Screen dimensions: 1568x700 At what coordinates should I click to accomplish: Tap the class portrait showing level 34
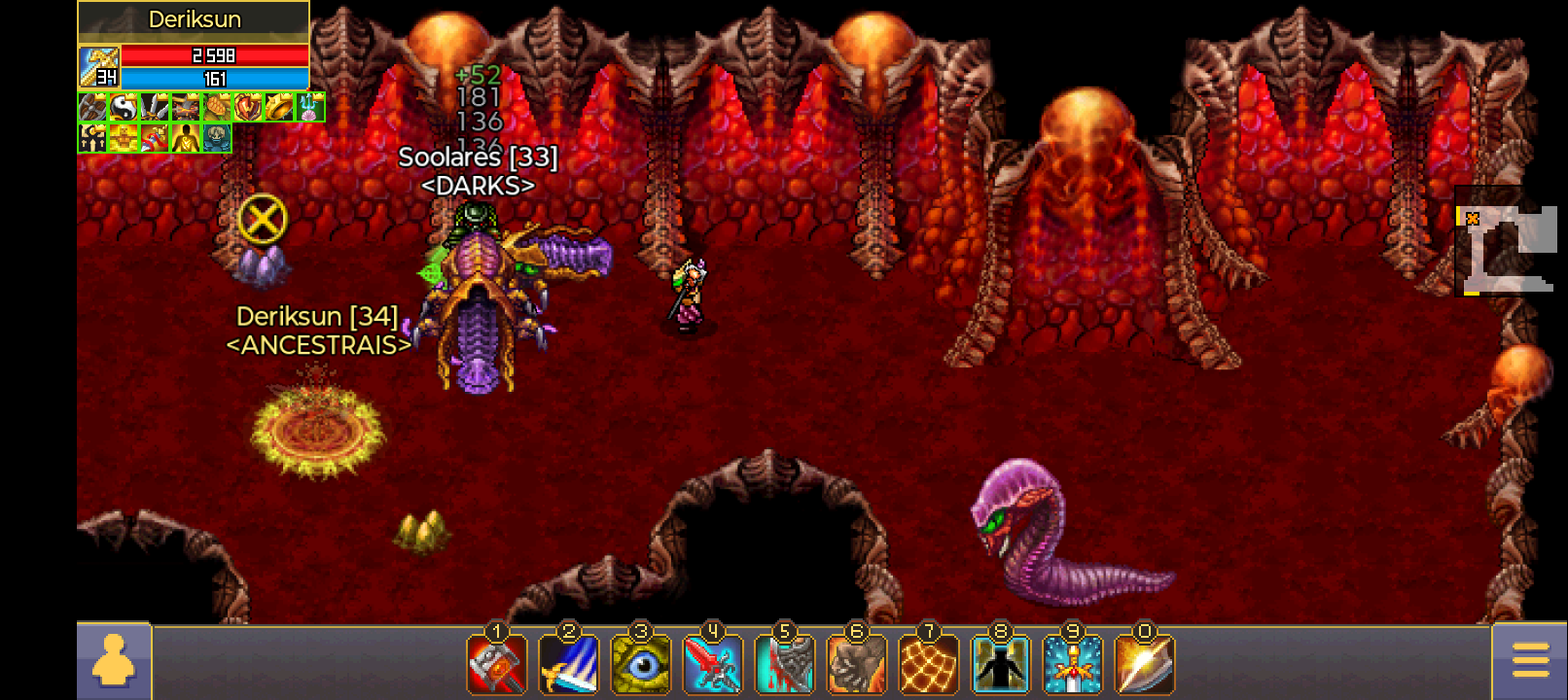tap(99, 66)
